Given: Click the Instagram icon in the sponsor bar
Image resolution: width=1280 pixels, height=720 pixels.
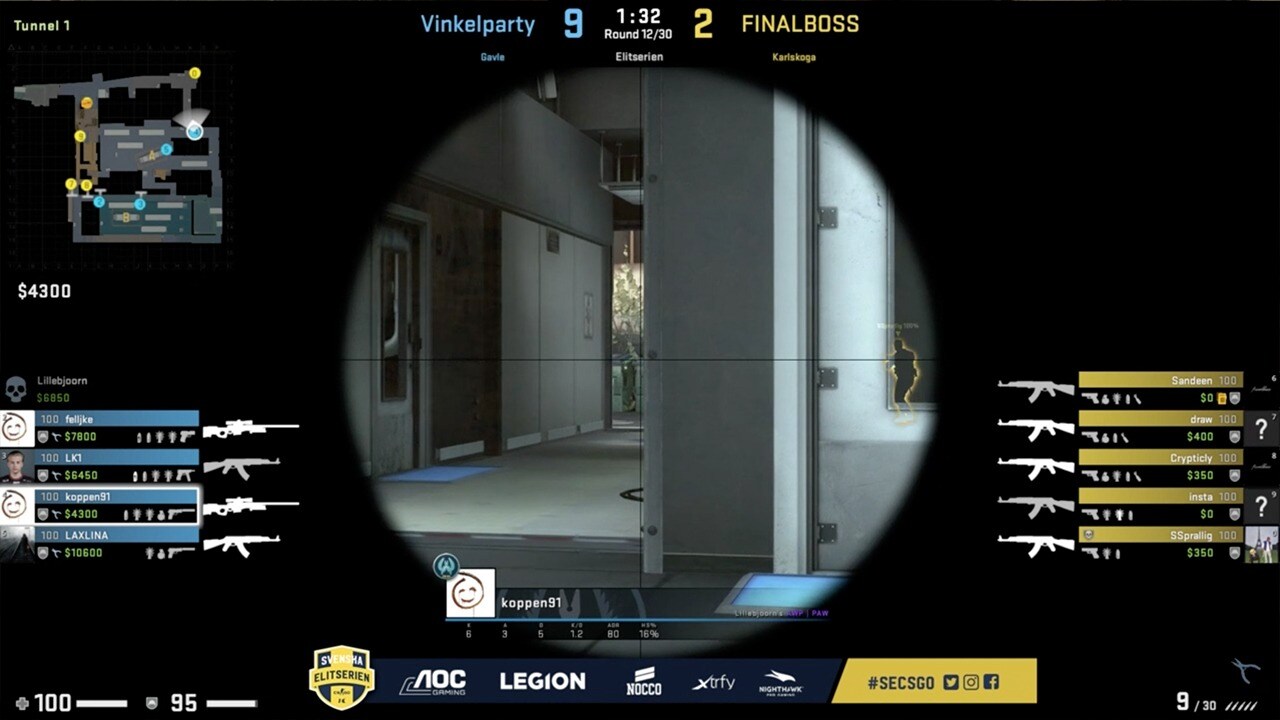Looking at the screenshot, I should coord(971,682).
